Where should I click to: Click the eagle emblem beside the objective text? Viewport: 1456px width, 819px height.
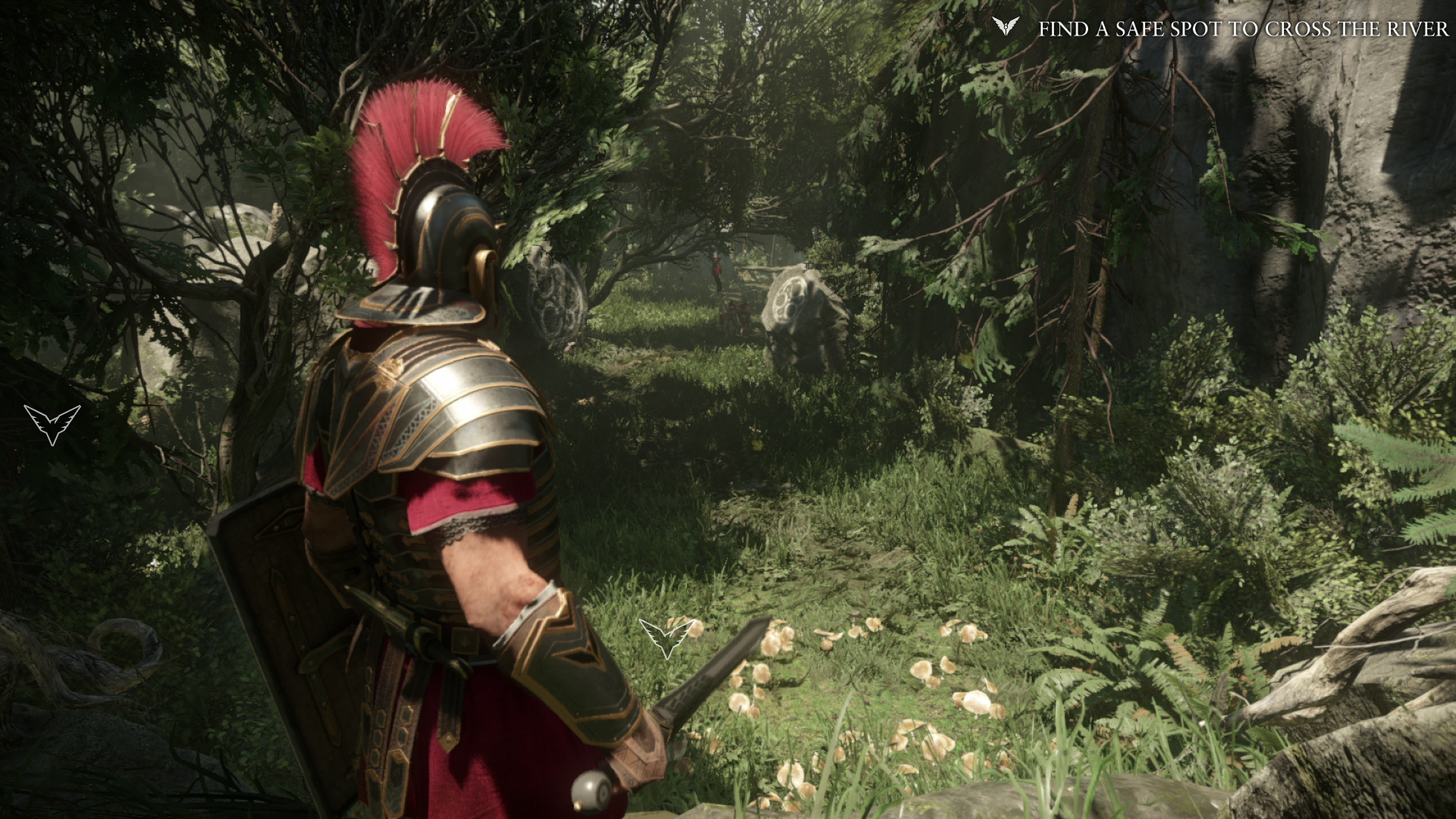[x=1006, y=27]
